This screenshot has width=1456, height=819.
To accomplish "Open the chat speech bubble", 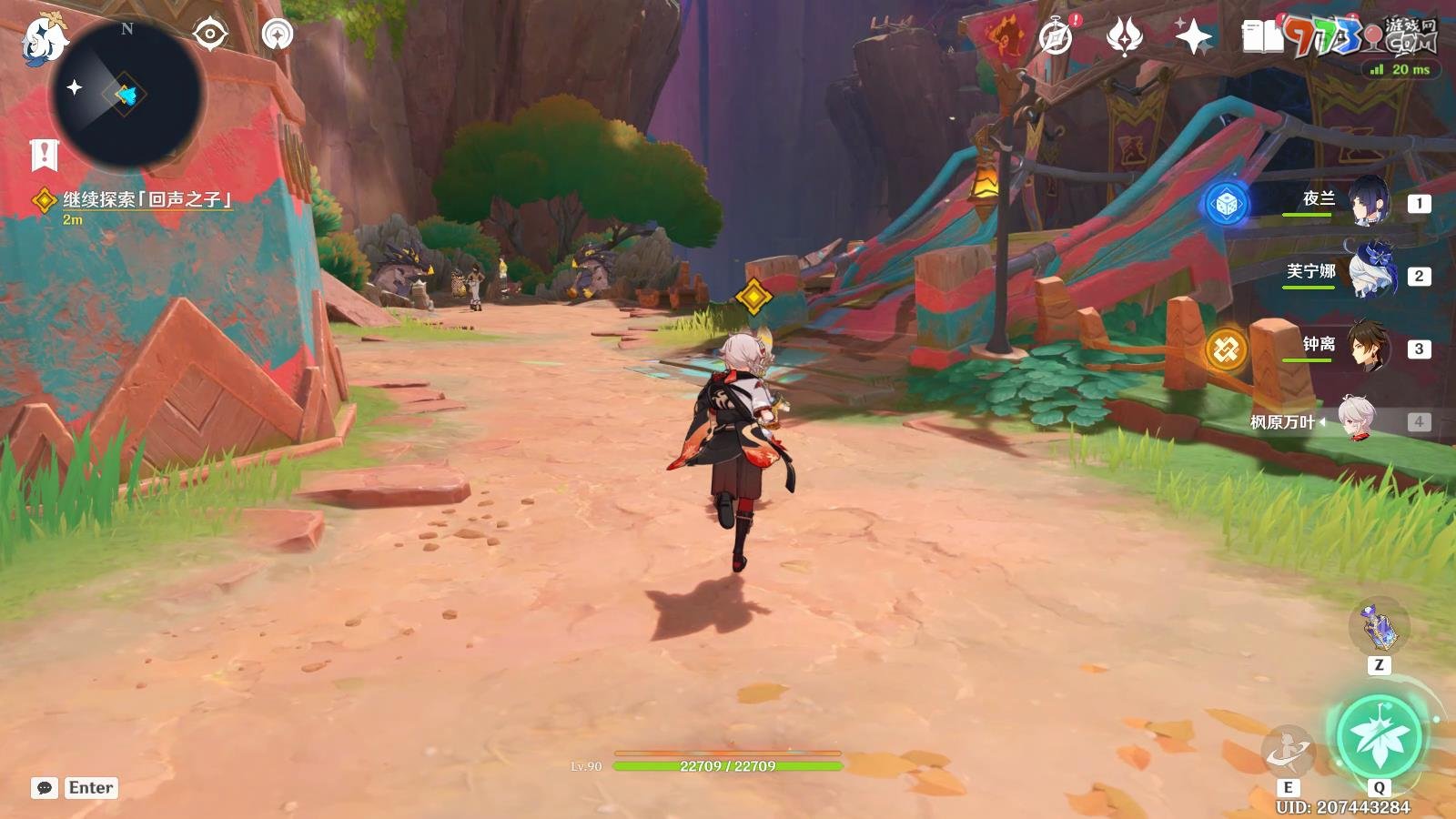I will 45,788.
